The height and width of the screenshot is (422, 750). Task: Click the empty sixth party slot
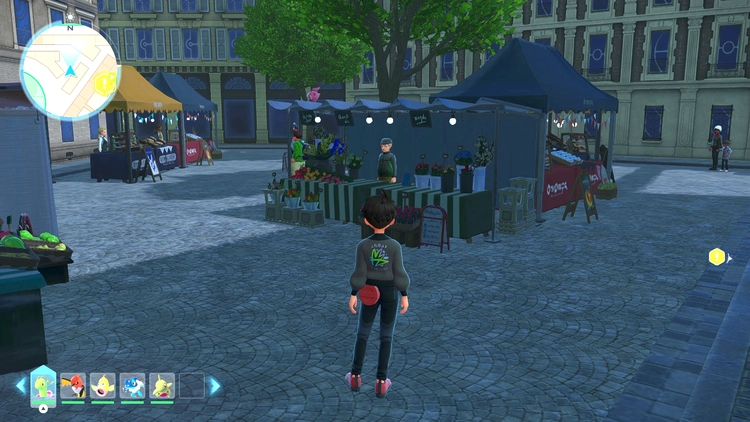(191, 386)
